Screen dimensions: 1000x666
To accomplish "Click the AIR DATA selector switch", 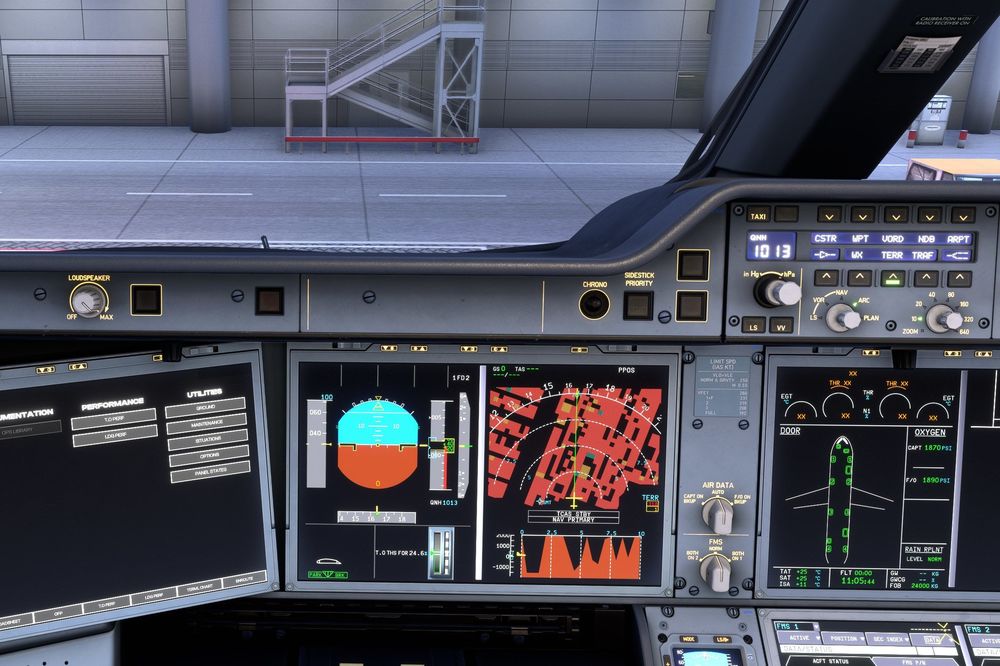I will pyautogui.click(x=717, y=514).
